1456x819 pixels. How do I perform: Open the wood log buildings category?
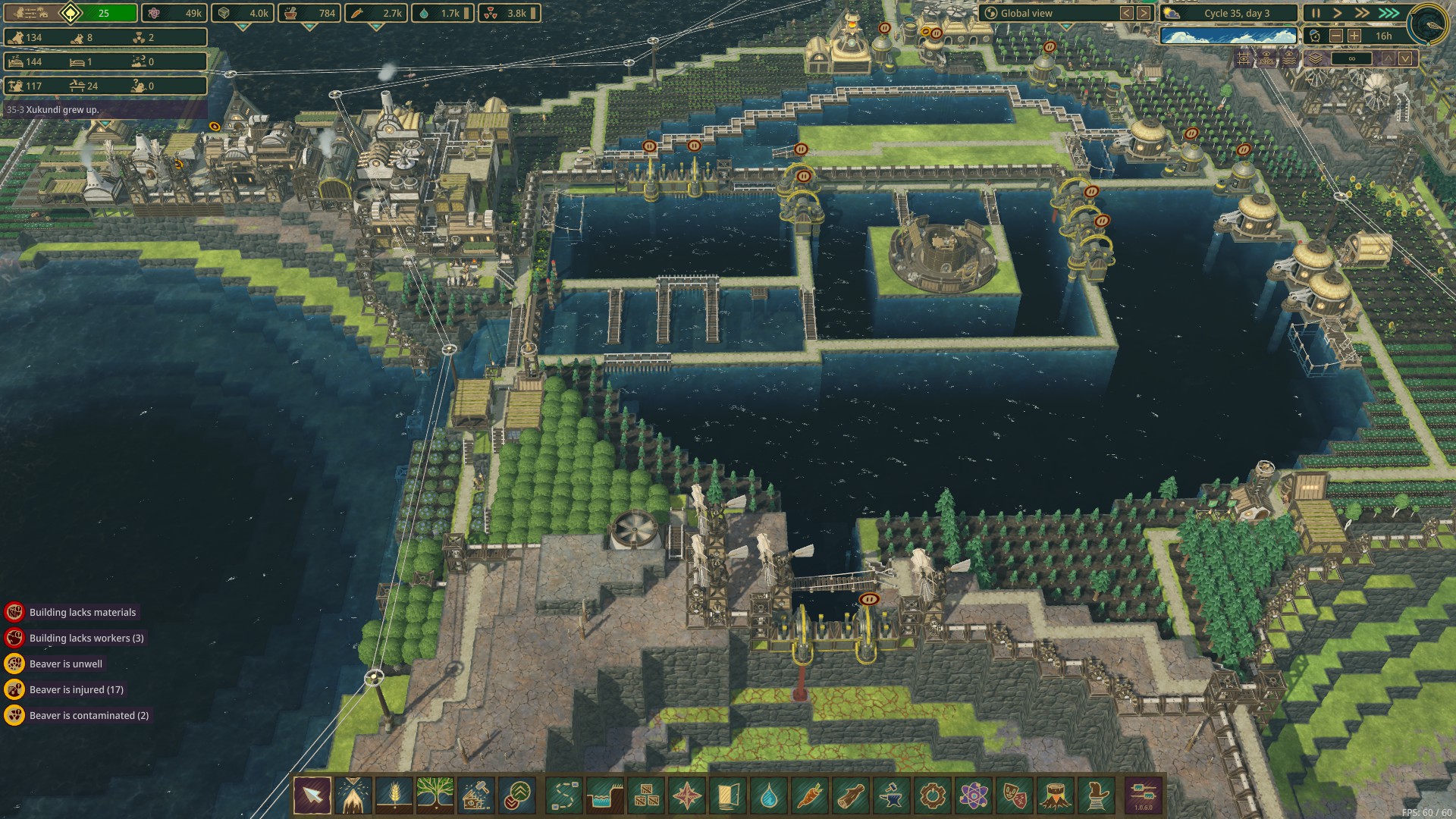coord(850,796)
